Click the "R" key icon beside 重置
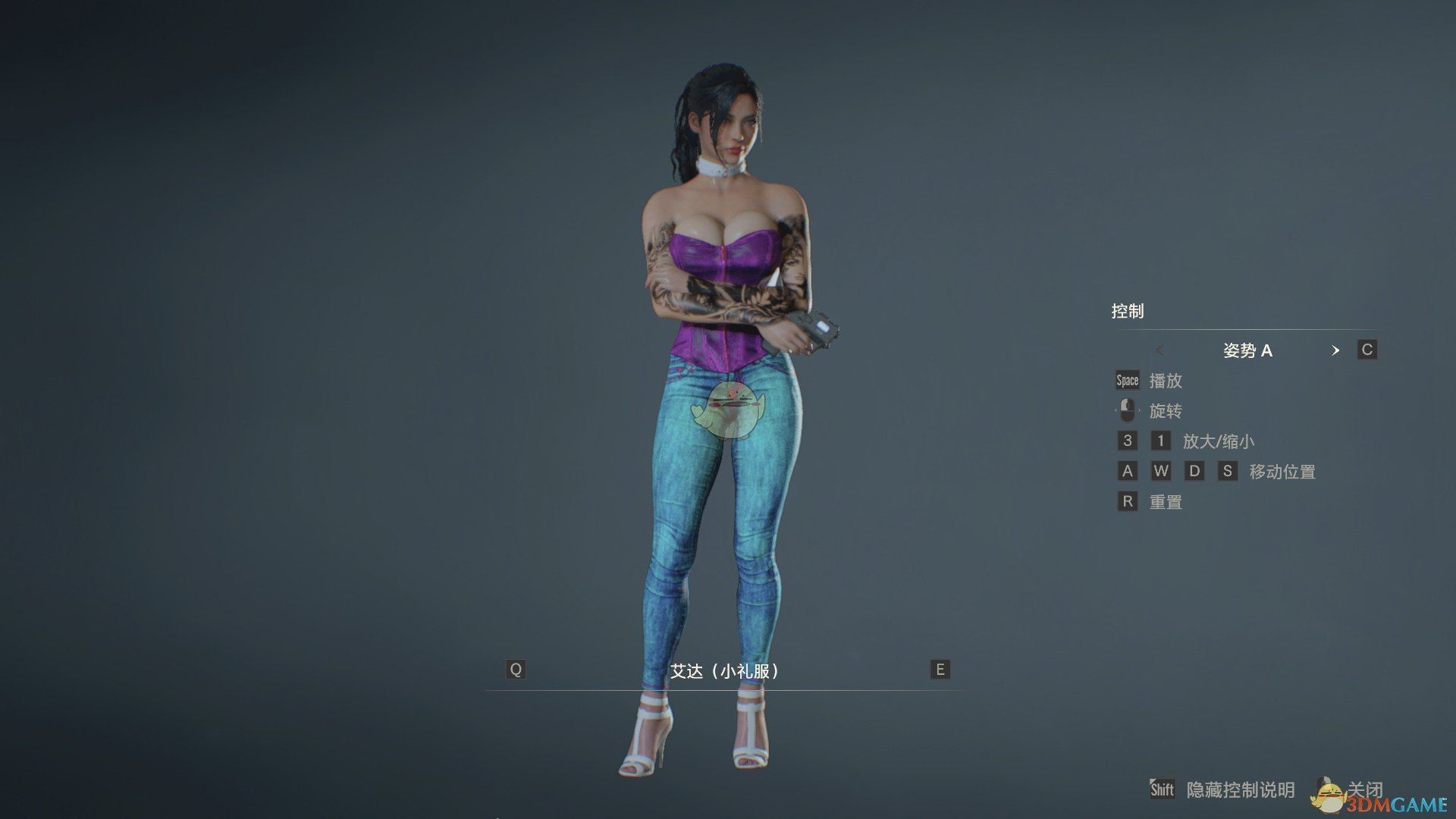The width and height of the screenshot is (1456, 819). (x=1127, y=501)
